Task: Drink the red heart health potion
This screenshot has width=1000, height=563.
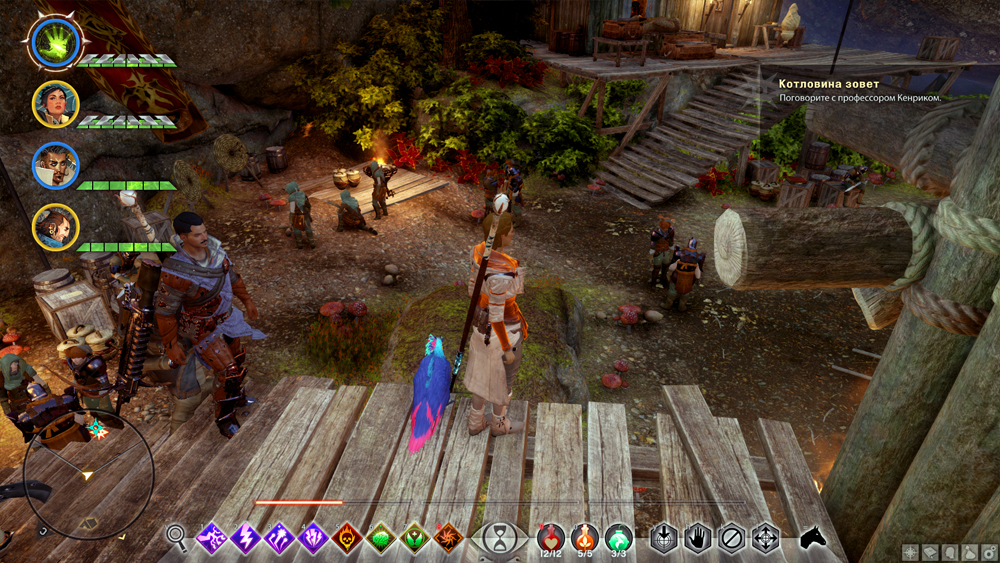Action: pyautogui.click(x=549, y=537)
